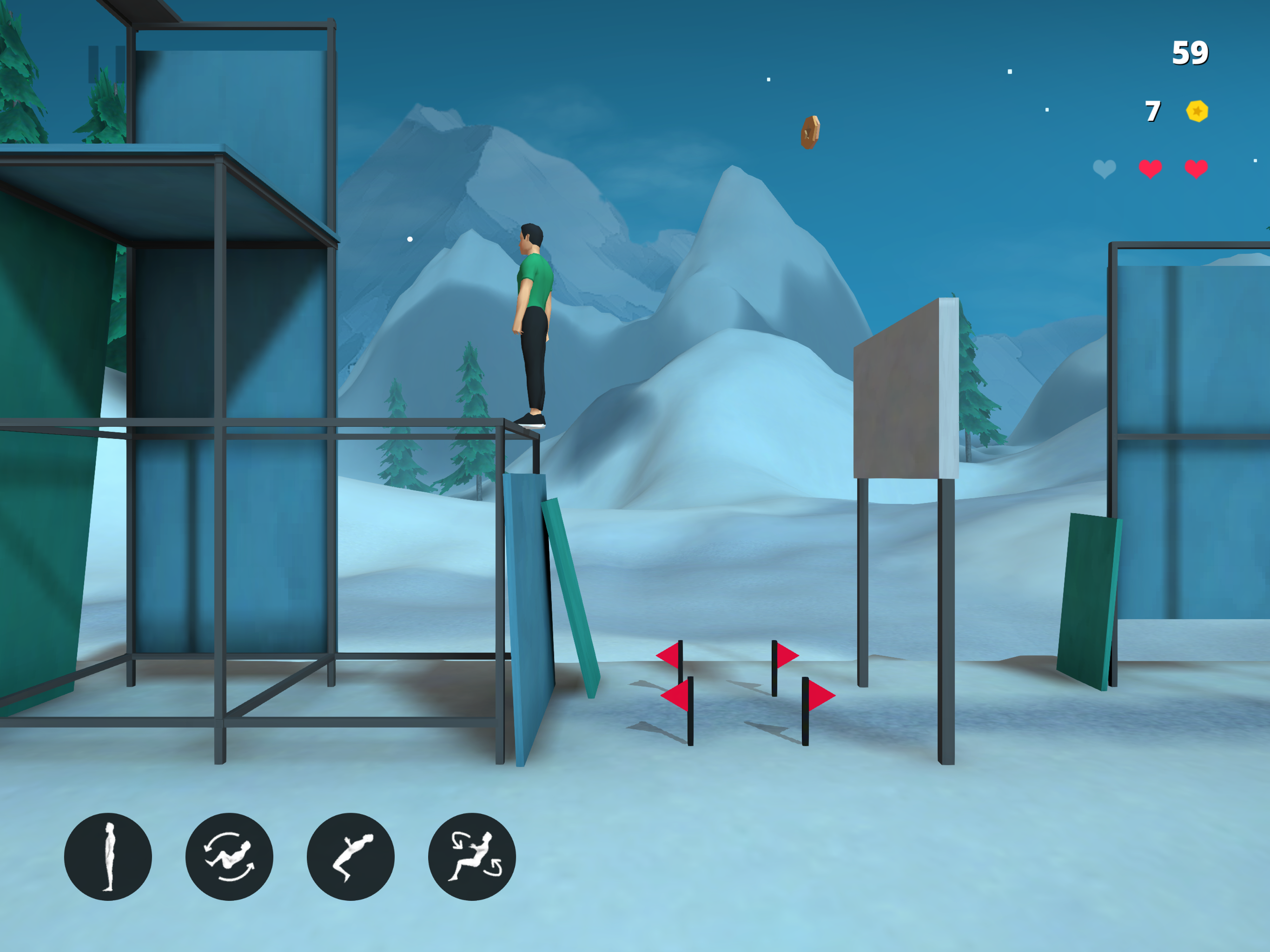Select the straight standing pose button
This screenshot has height=952, width=1270.
pos(108,856)
